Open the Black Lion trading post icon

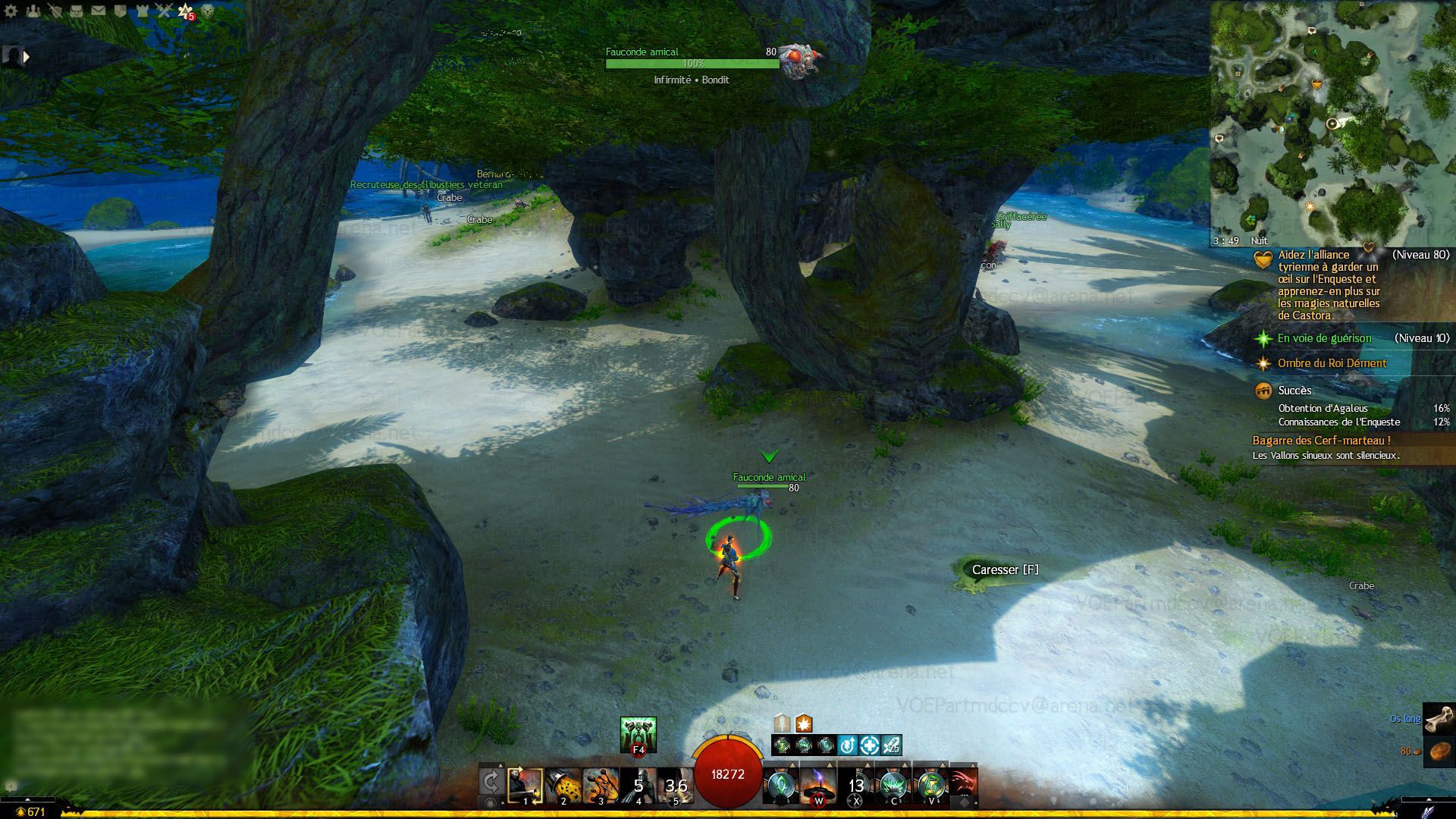click(x=207, y=11)
